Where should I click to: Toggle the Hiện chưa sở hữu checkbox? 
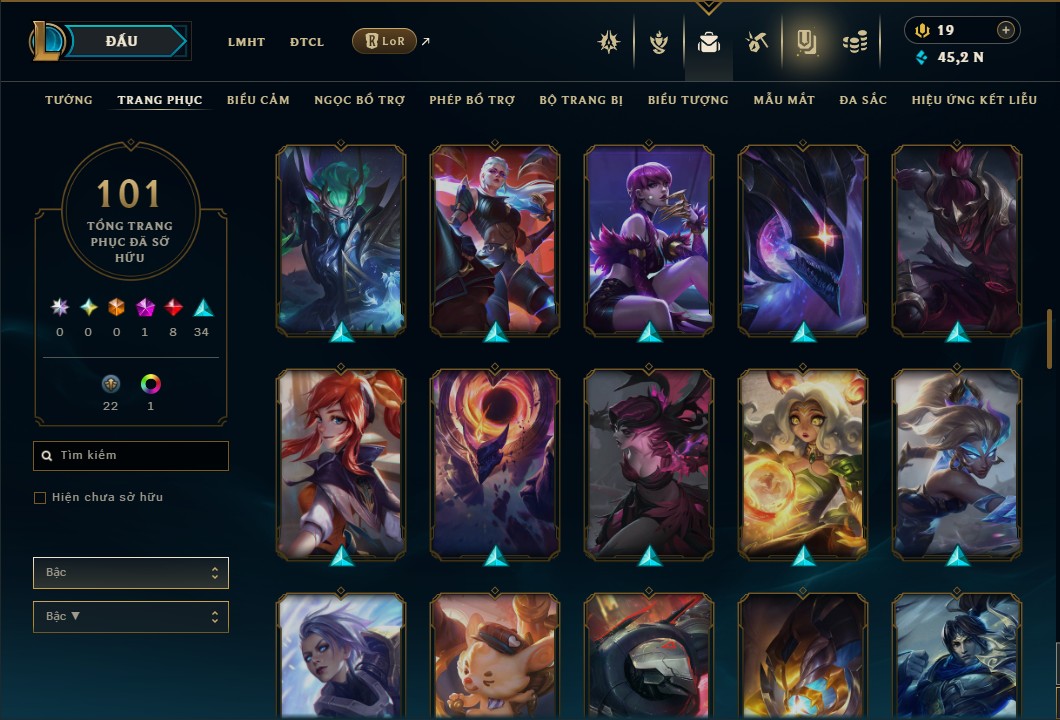coord(40,498)
